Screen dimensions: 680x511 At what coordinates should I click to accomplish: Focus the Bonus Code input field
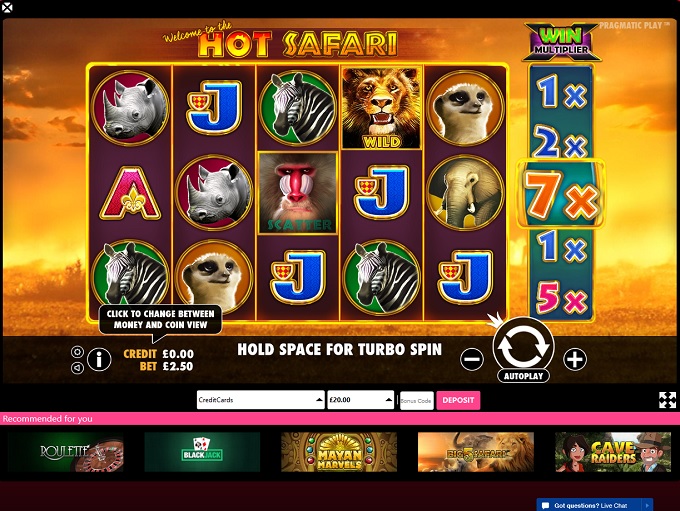point(416,400)
